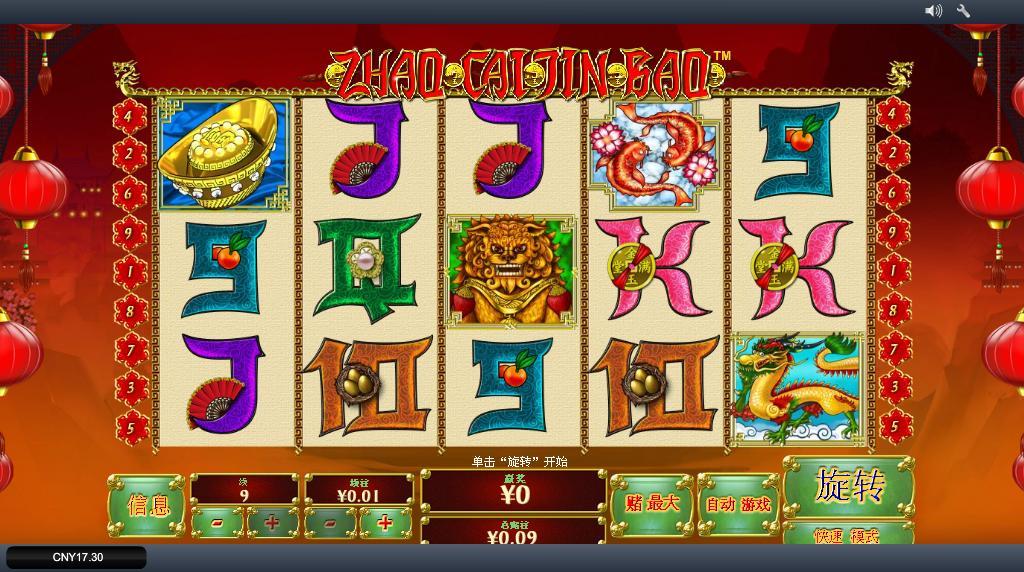Lower the line bet with minus
Screen dimensions: 1024x572
pyautogui.click(x=331, y=522)
